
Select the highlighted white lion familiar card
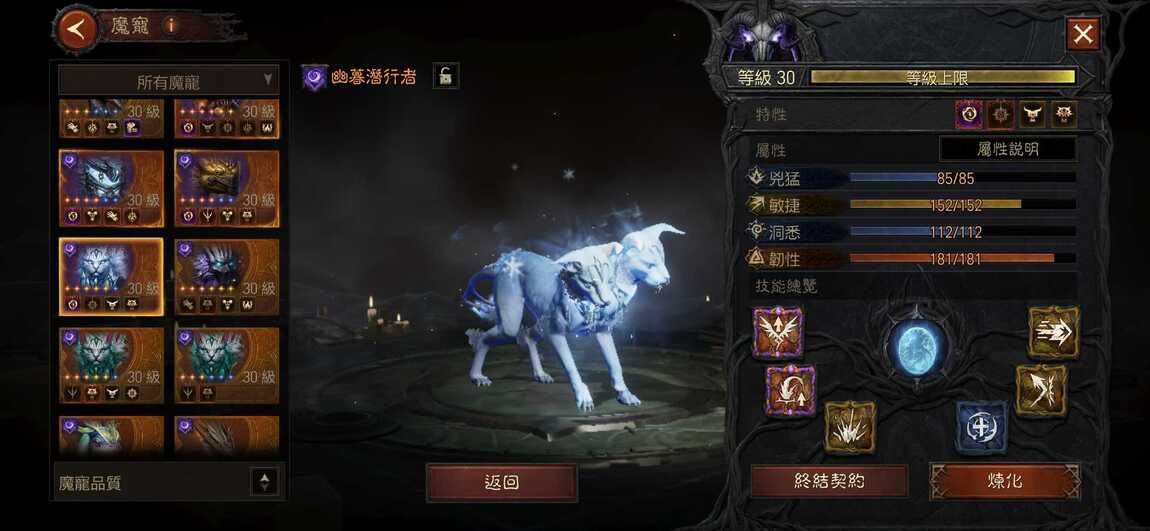point(110,277)
